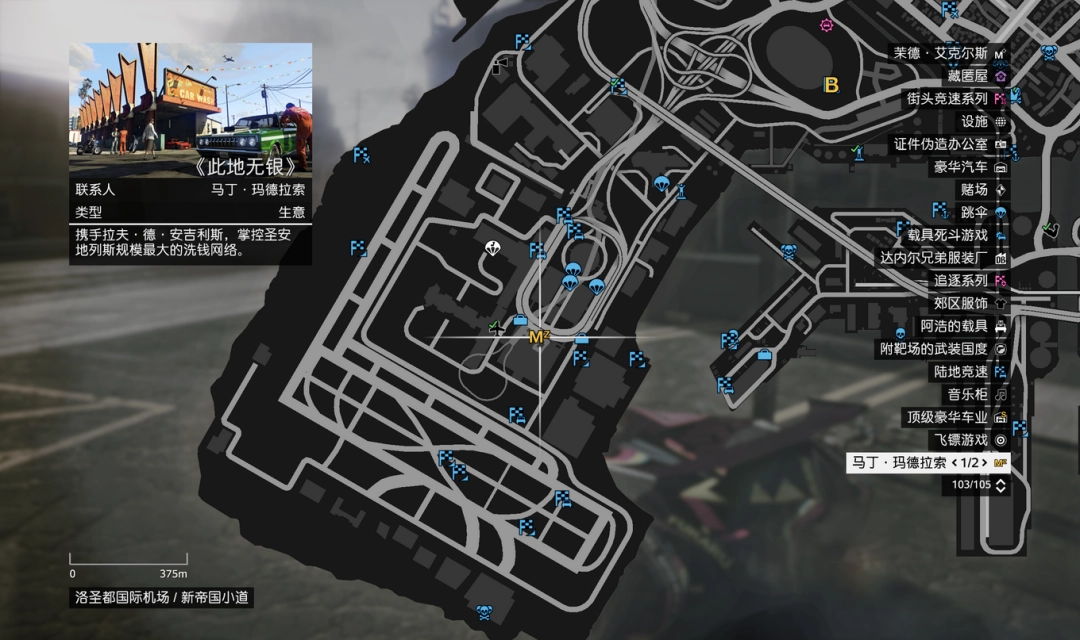1080x640 pixels.
Task: Select the 陆地竞速 legend entry
Action: (963, 372)
